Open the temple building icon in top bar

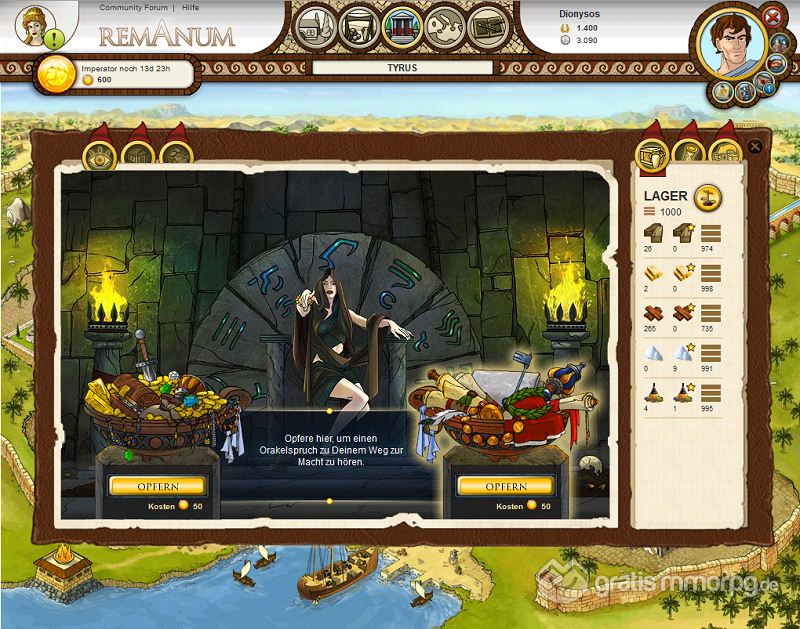tap(401, 27)
